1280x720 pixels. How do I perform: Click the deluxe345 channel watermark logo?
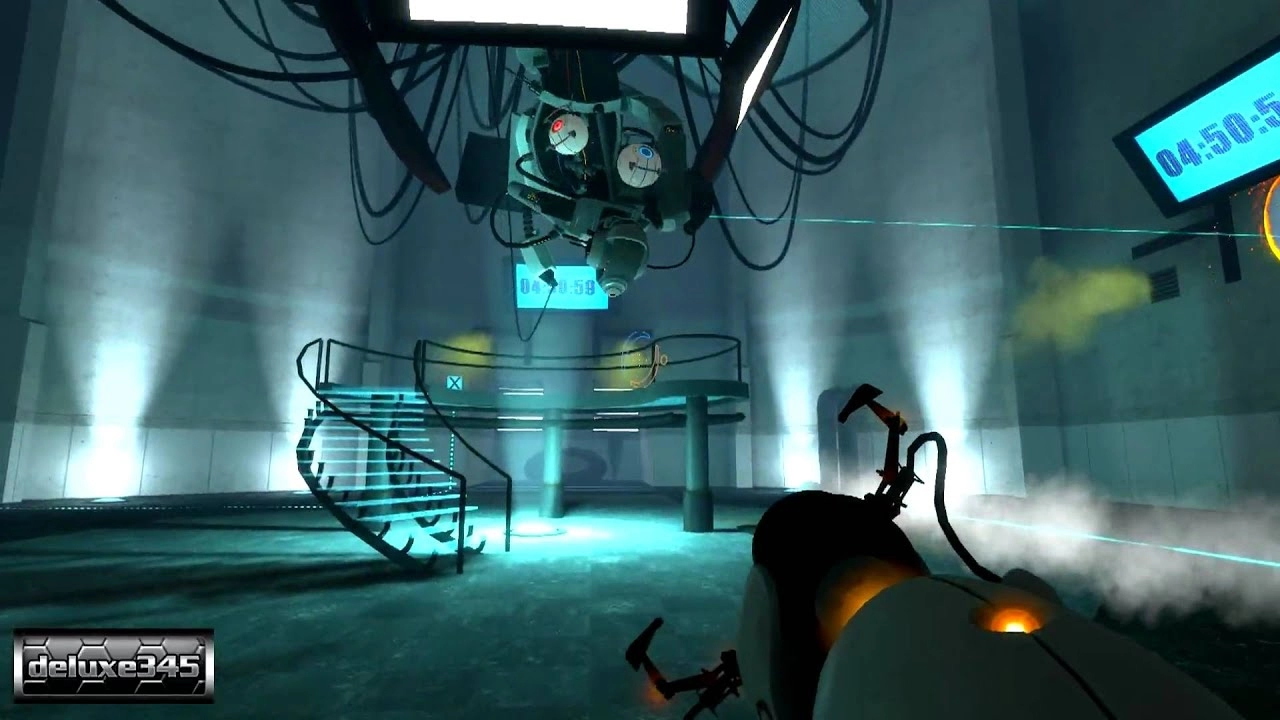point(113,665)
